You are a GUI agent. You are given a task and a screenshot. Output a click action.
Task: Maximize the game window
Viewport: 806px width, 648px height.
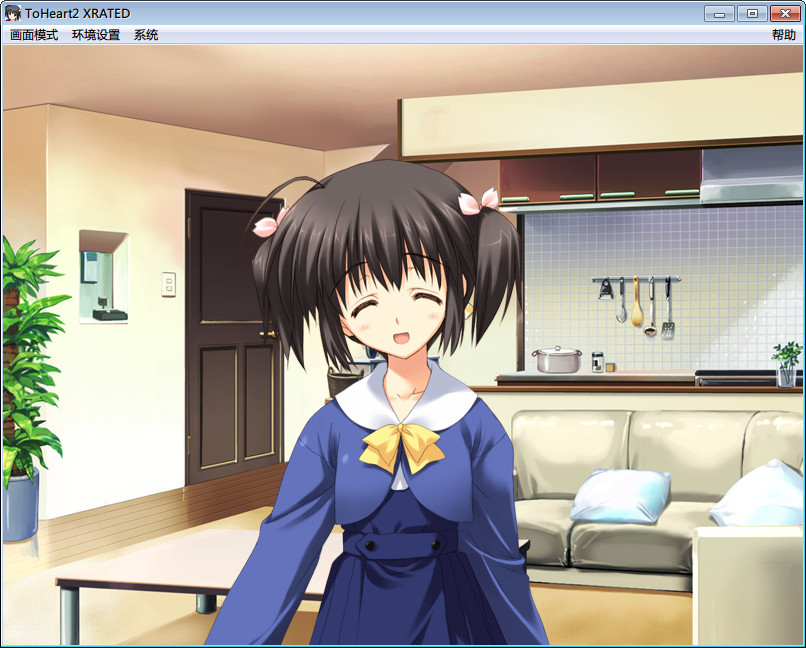click(751, 13)
